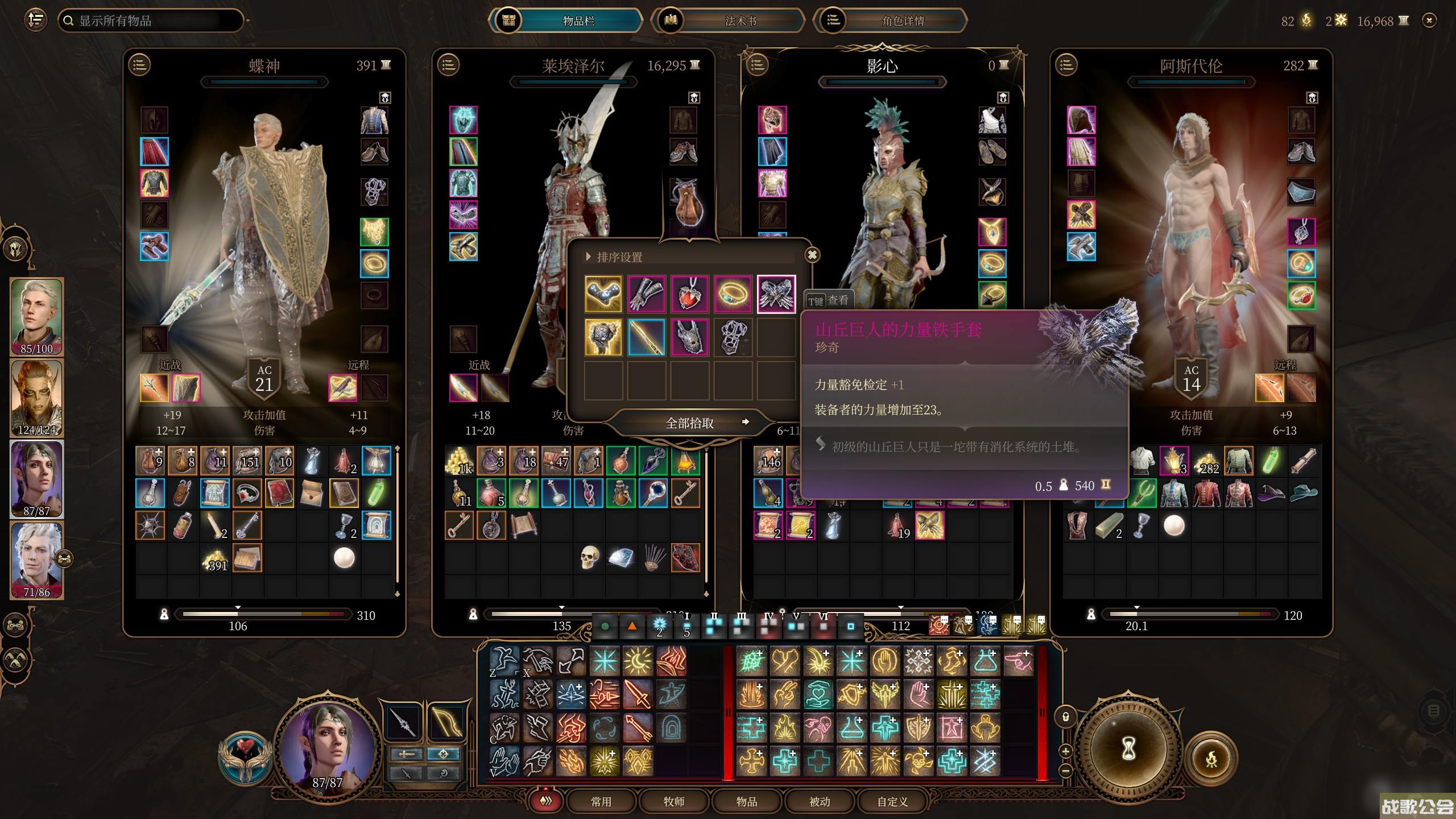Expand the 排序设置 sort settings

point(619,257)
